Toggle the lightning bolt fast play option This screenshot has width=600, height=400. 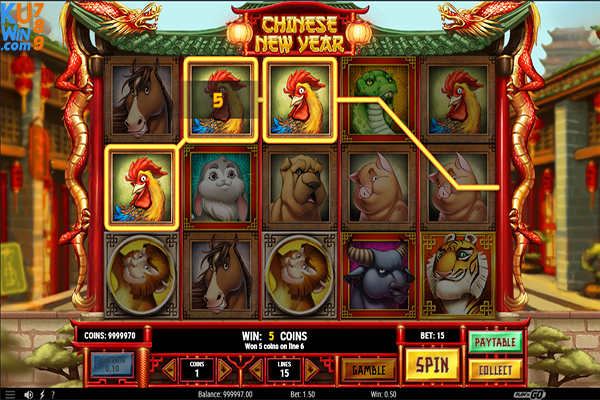(43, 393)
